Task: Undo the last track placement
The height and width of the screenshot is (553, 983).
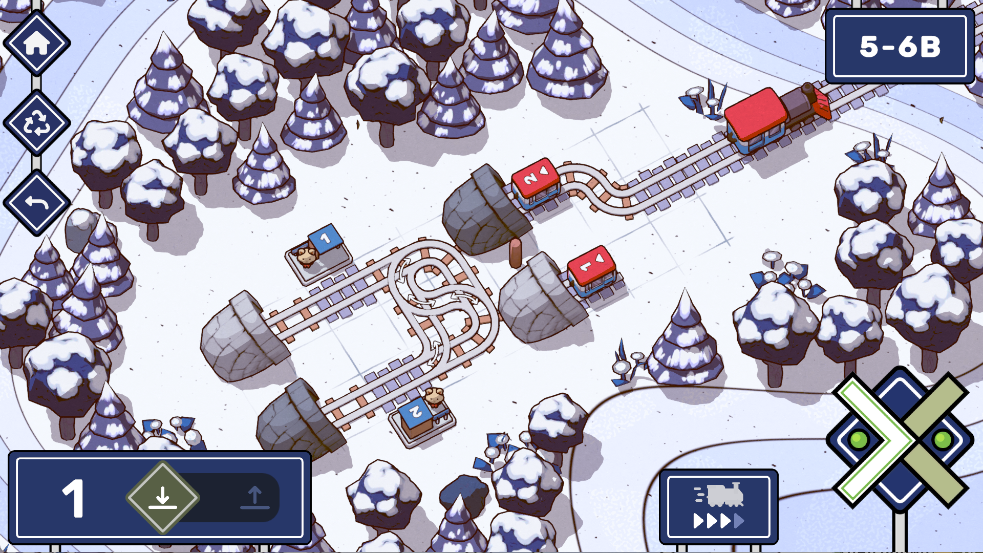Action: [37, 203]
